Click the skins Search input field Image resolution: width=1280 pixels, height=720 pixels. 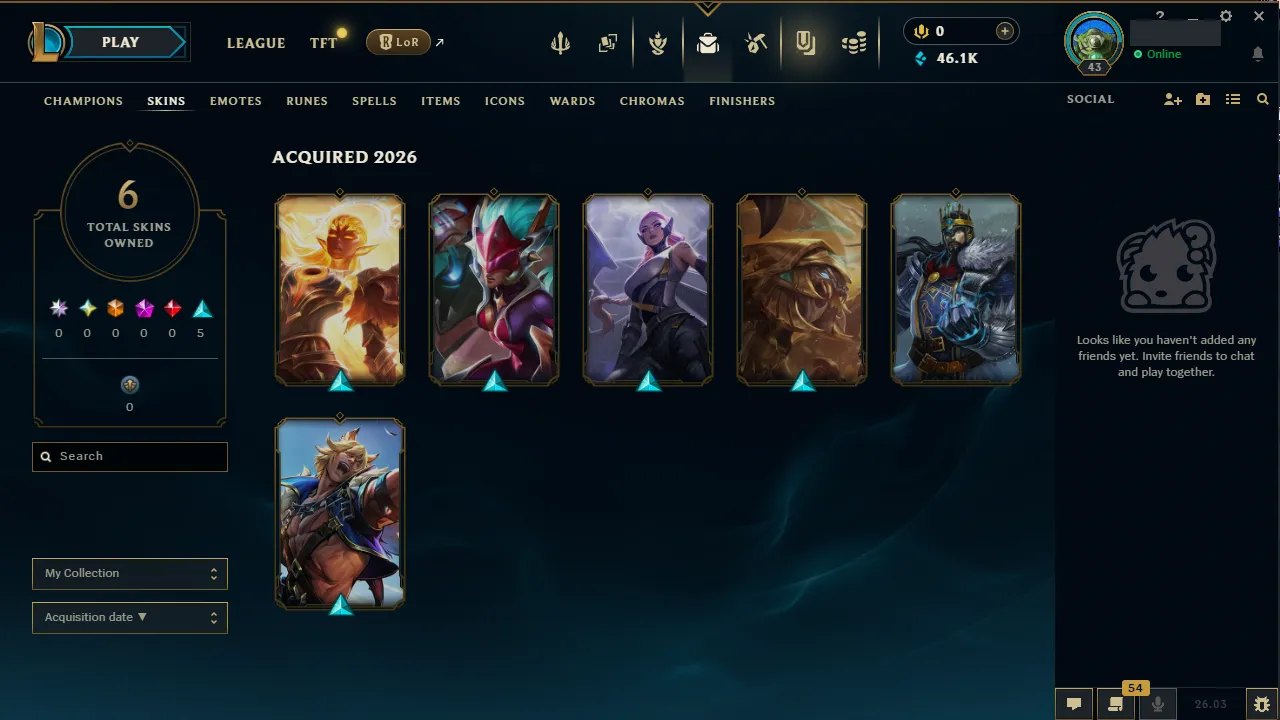pos(129,456)
